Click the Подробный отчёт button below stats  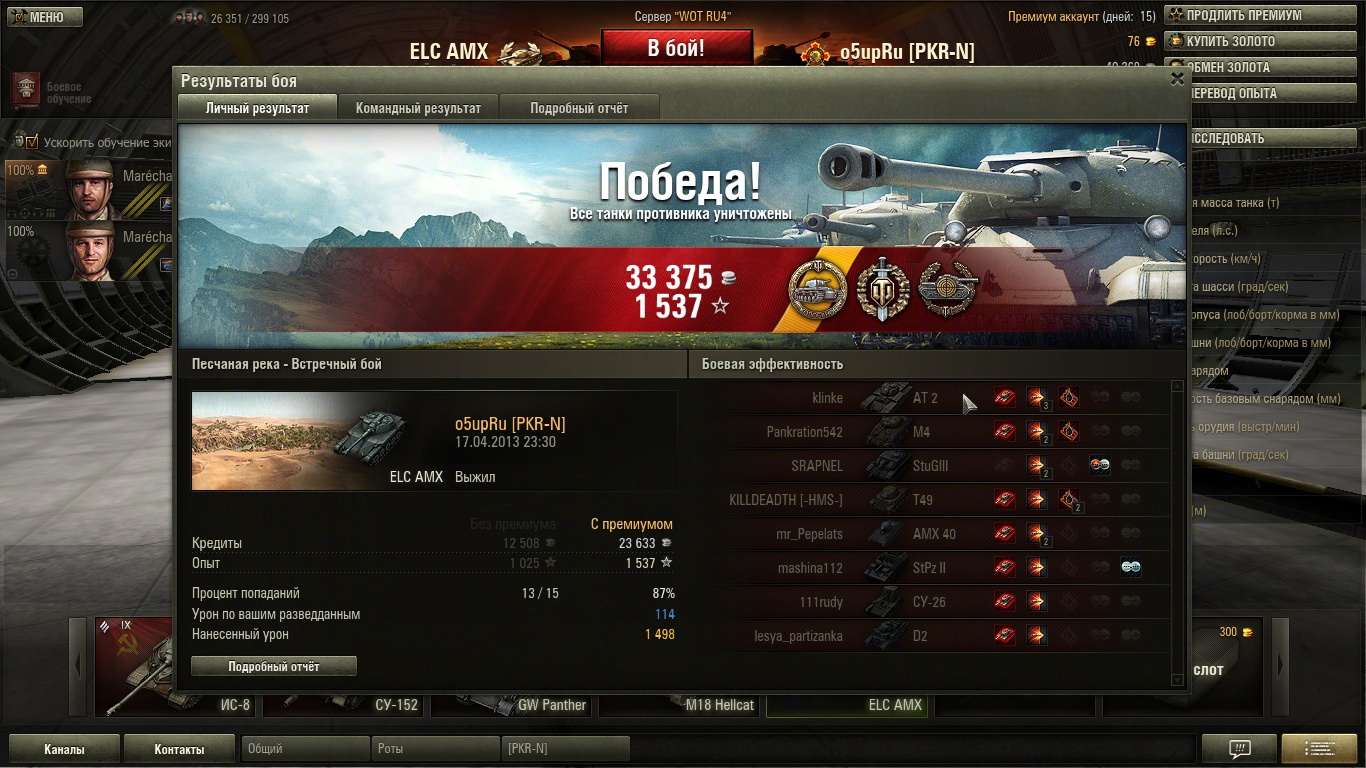(274, 666)
